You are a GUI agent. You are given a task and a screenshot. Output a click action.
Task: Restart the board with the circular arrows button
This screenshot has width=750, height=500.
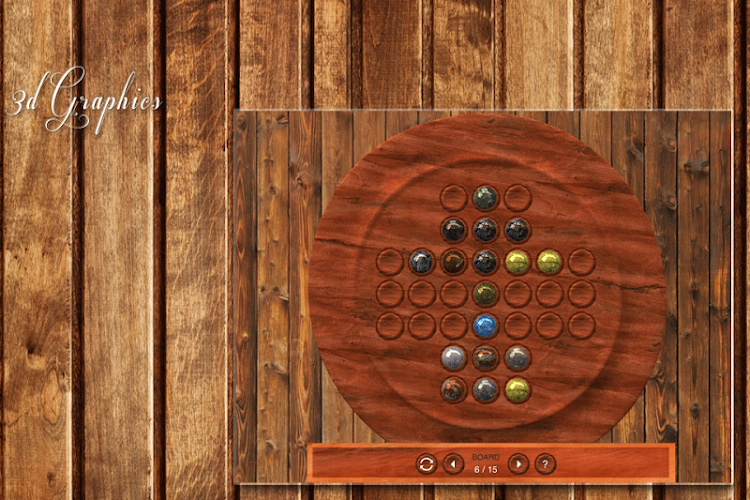click(x=426, y=464)
